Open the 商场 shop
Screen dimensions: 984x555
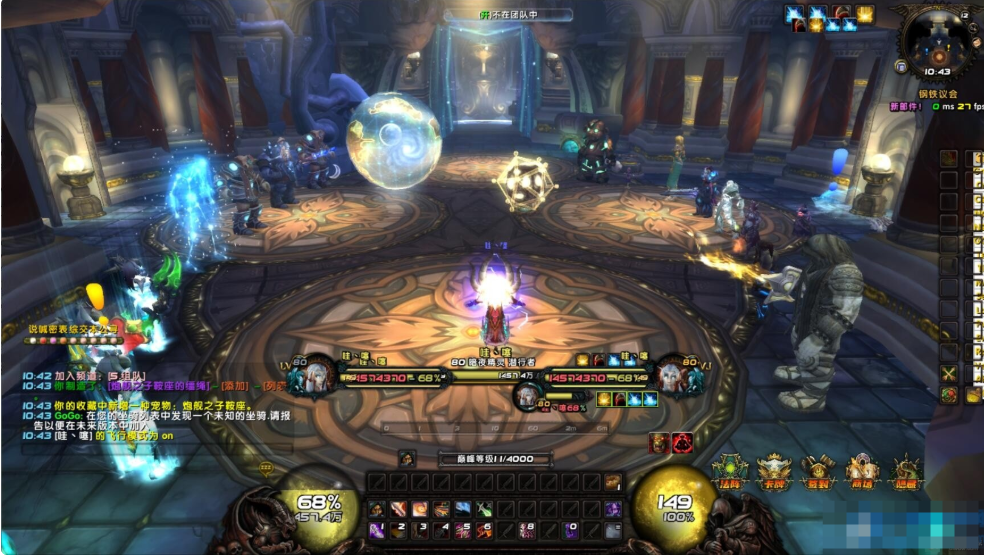click(862, 472)
